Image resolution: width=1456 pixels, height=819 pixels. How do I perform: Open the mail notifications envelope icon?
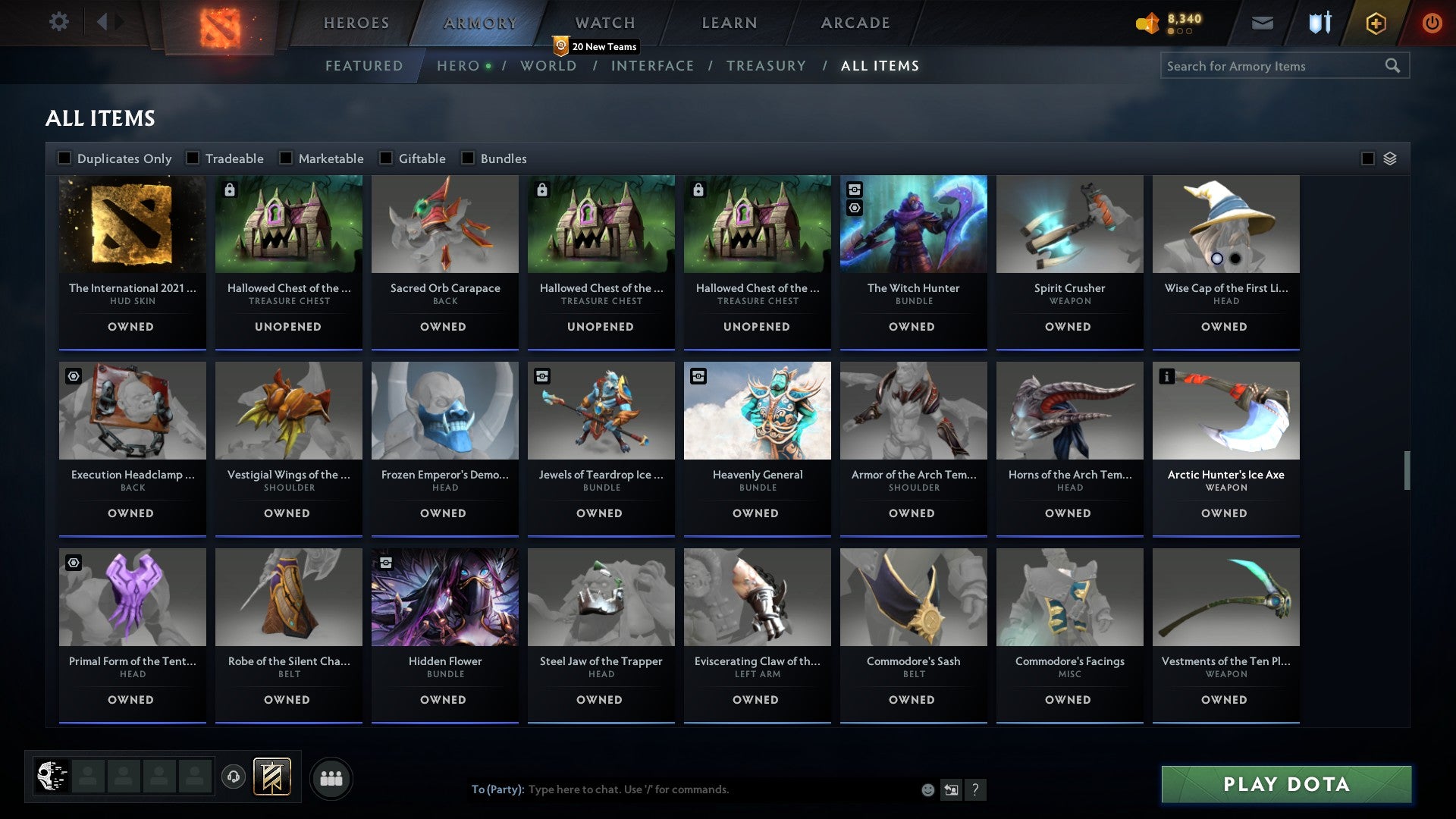tap(1263, 23)
